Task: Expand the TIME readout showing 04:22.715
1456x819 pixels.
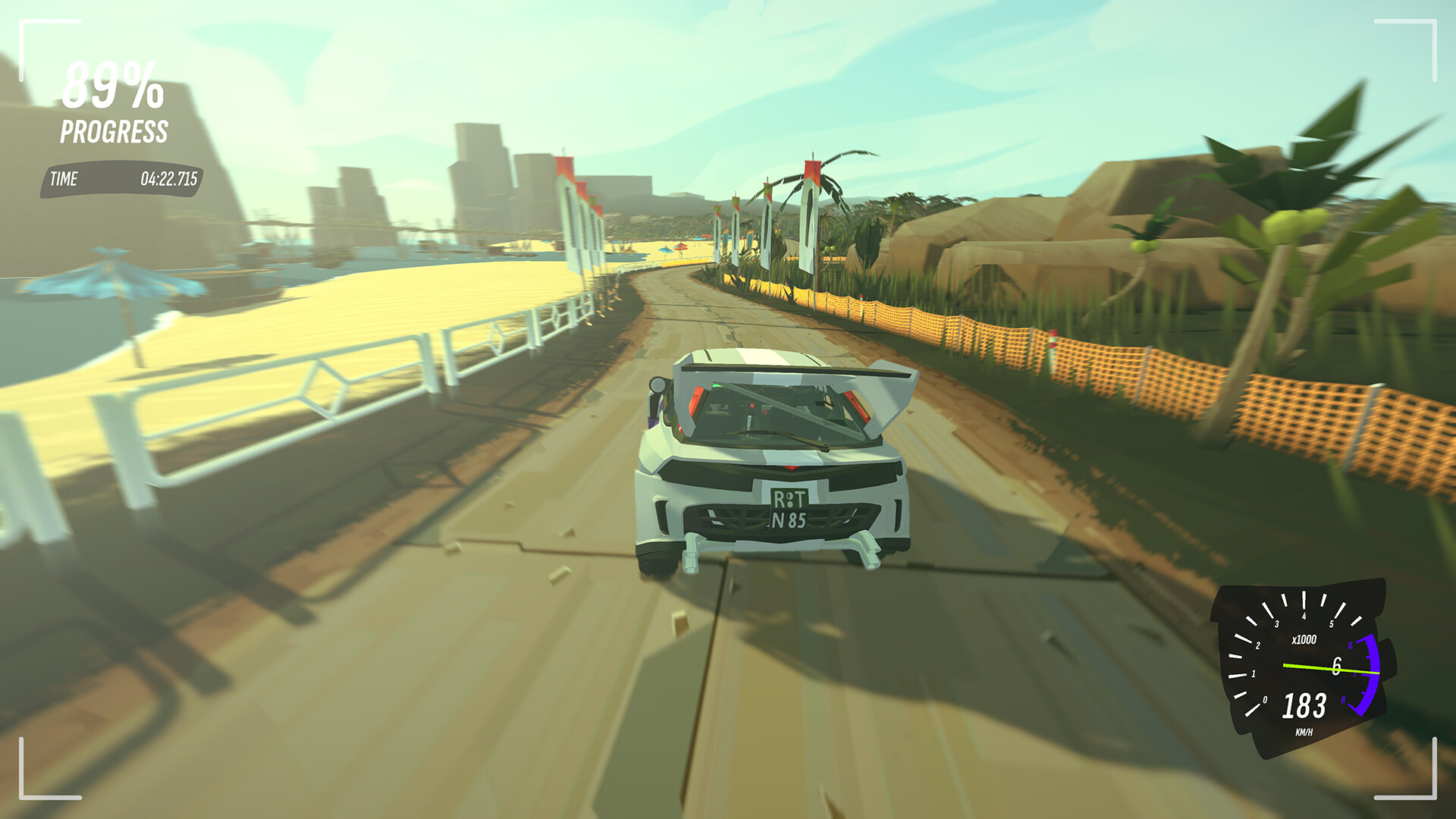Action: point(168,180)
